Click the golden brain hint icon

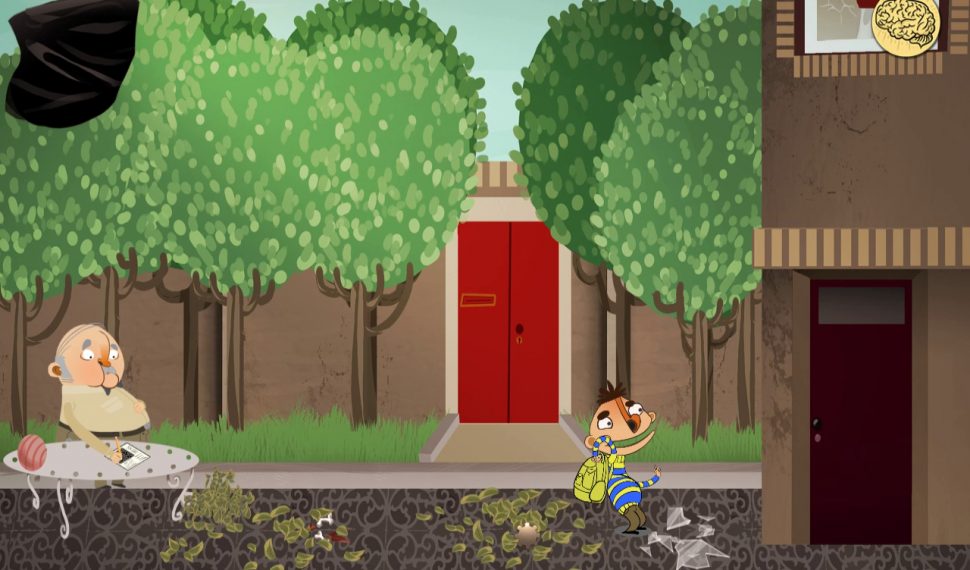coord(905,24)
